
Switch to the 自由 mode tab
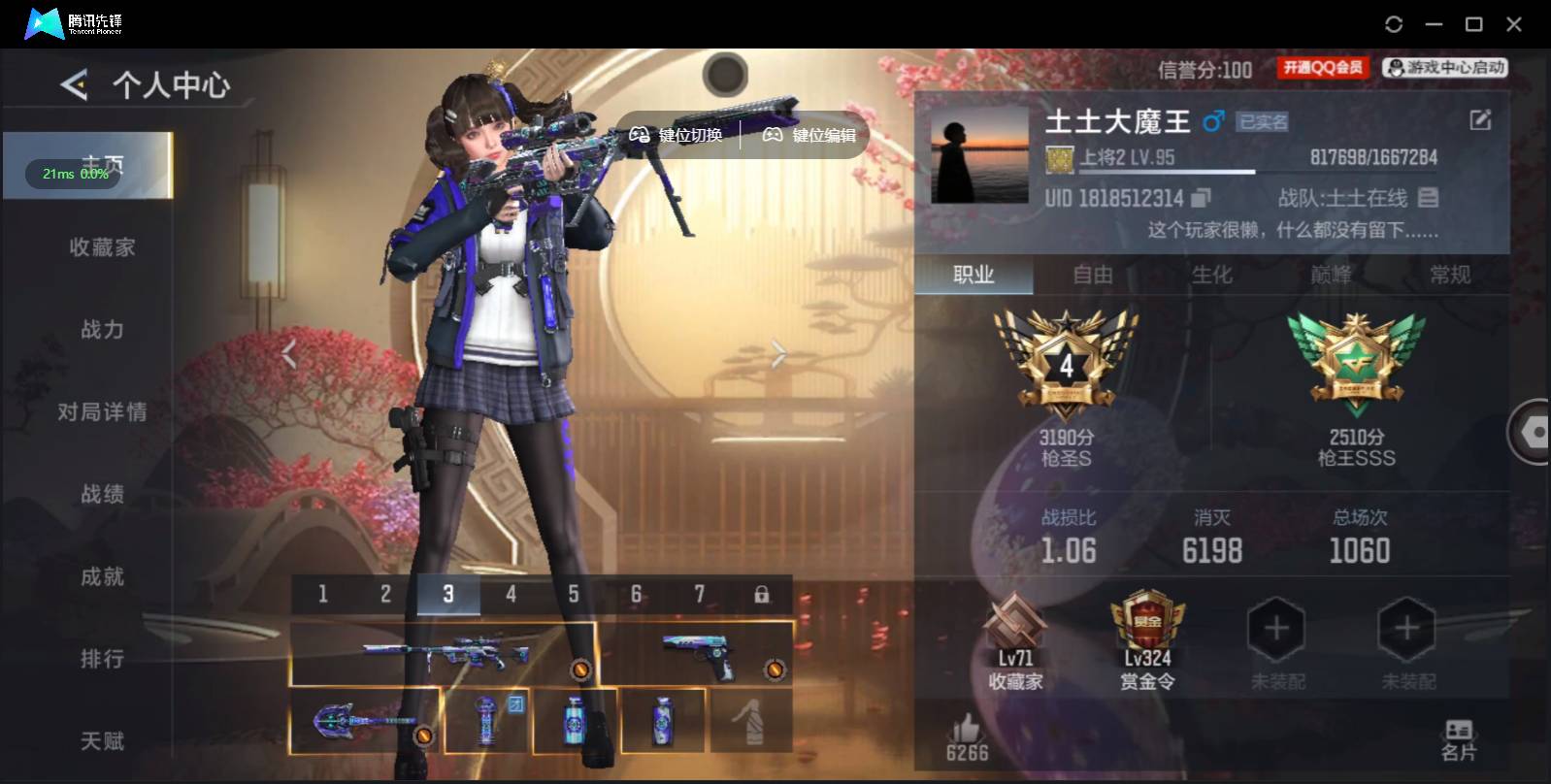tap(1091, 276)
